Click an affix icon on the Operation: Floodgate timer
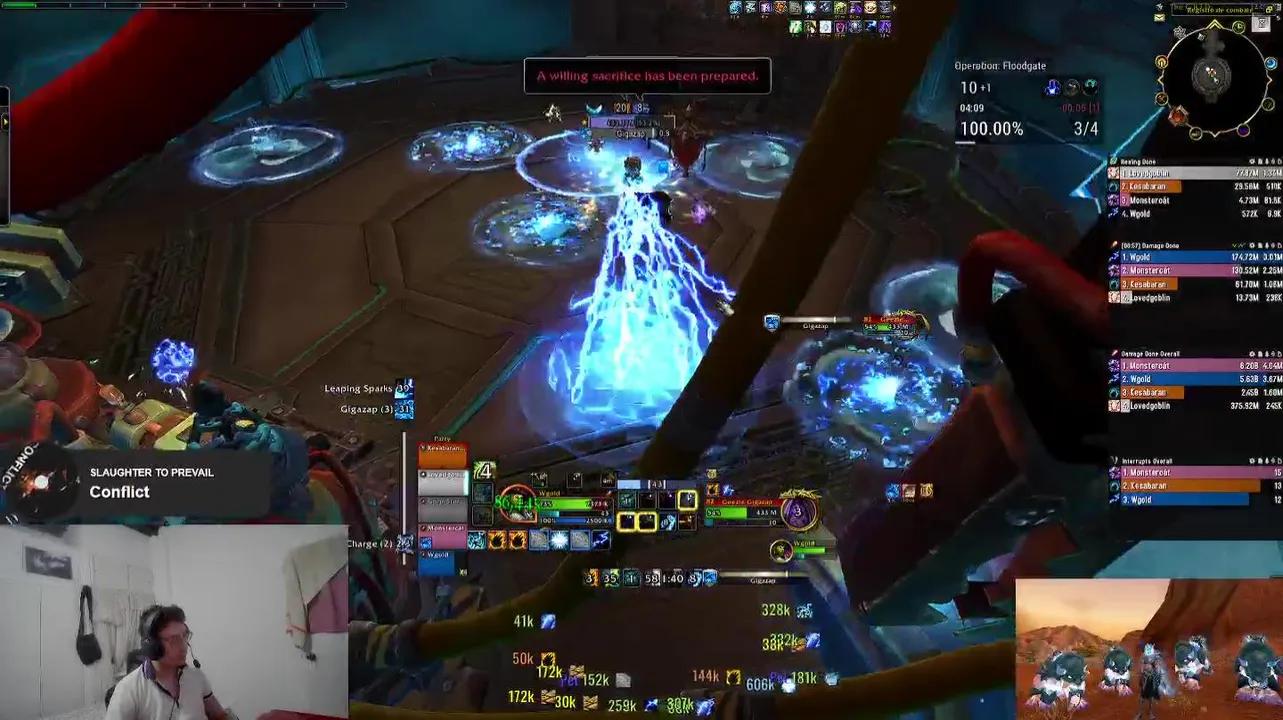 (x=1052, y=86)
